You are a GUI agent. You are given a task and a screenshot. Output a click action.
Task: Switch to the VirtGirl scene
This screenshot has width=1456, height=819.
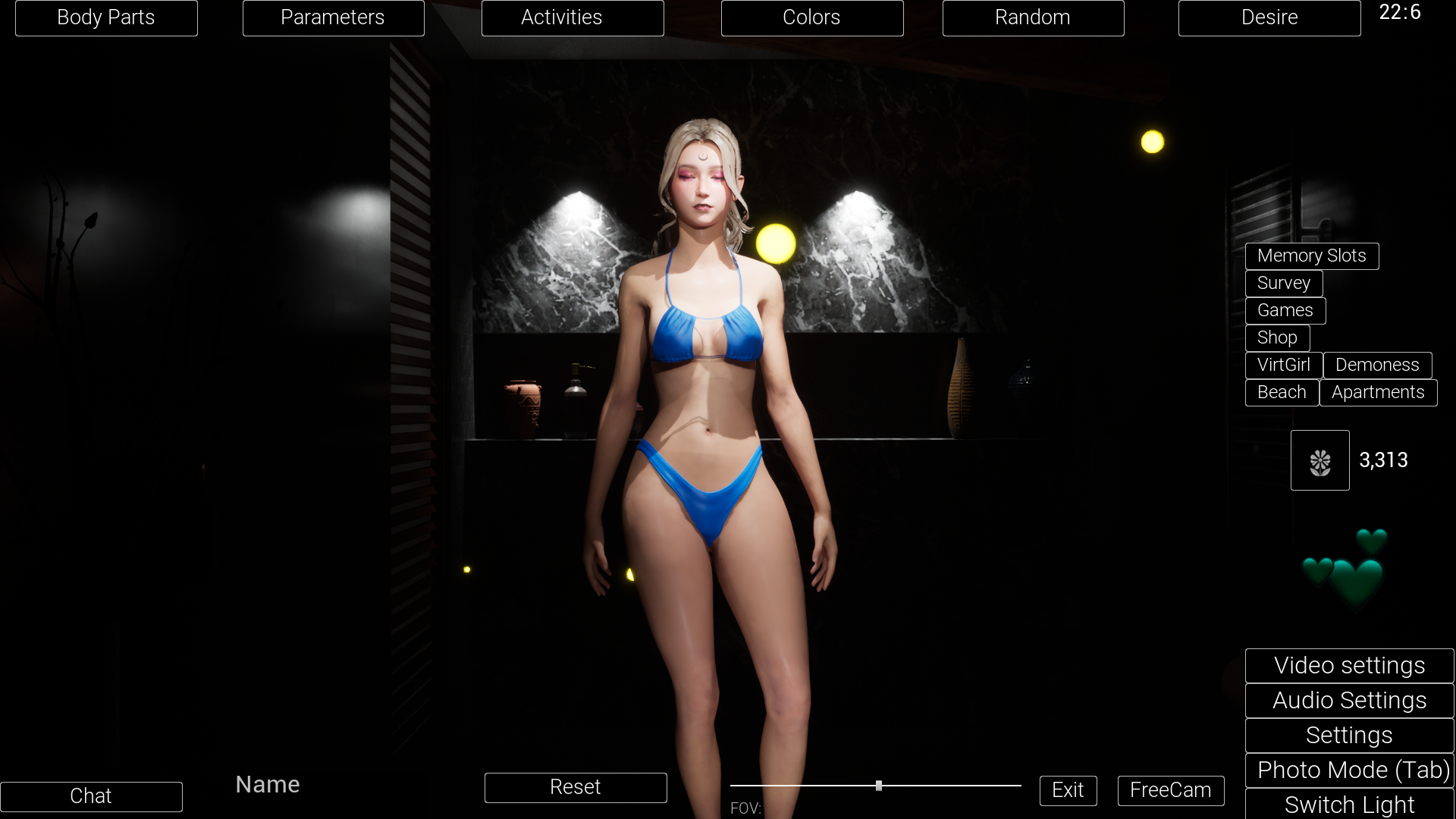1283,365
